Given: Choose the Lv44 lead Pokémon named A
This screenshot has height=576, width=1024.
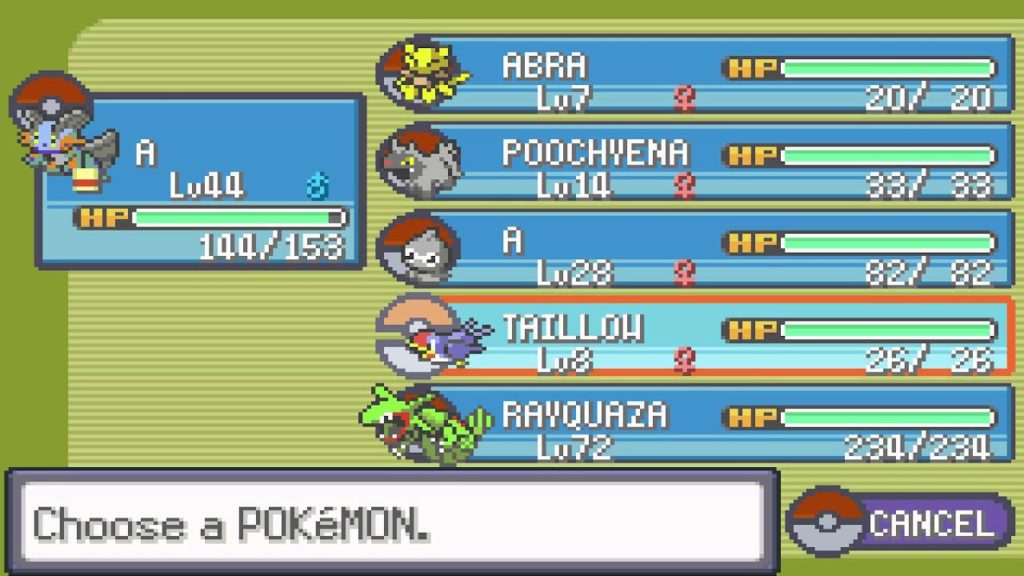Looking at the screenshot, I should pyautogui.click(x=200, y=180).
